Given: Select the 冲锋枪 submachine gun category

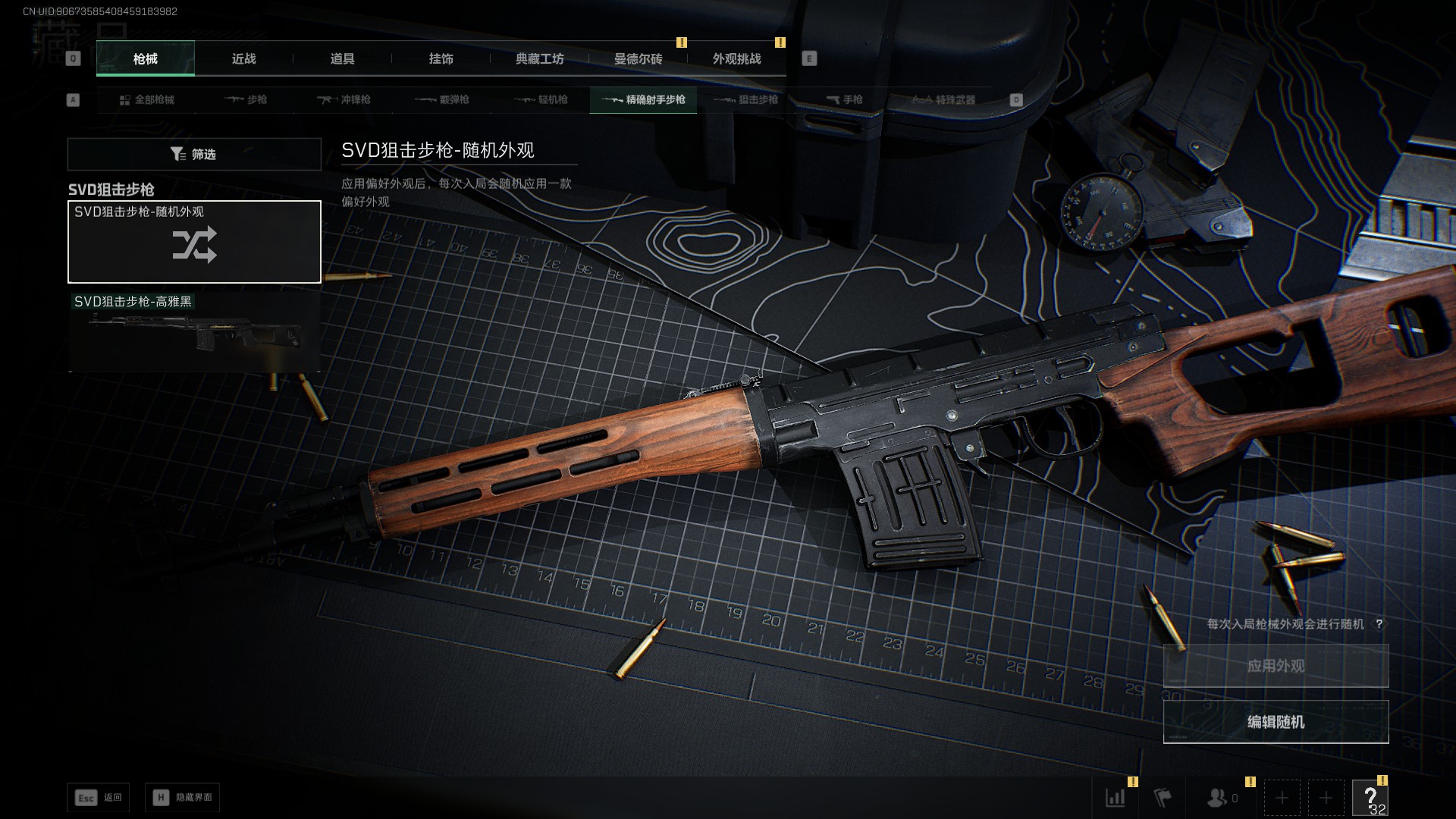Looking at the screenshot, I should point(344,100).
